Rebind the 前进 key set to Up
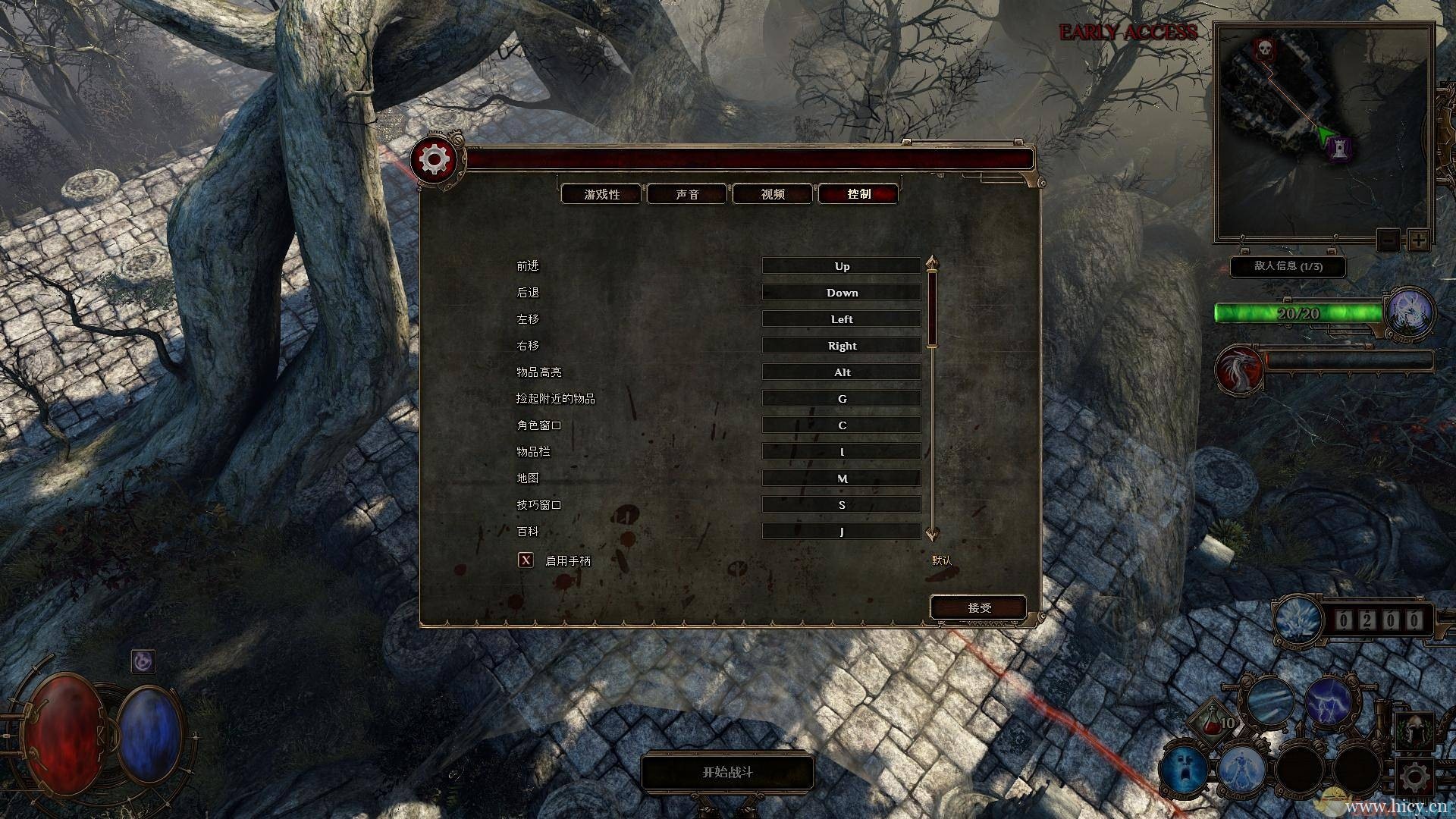The width and height of the screenshot is (1456, 819). (841, 266)
